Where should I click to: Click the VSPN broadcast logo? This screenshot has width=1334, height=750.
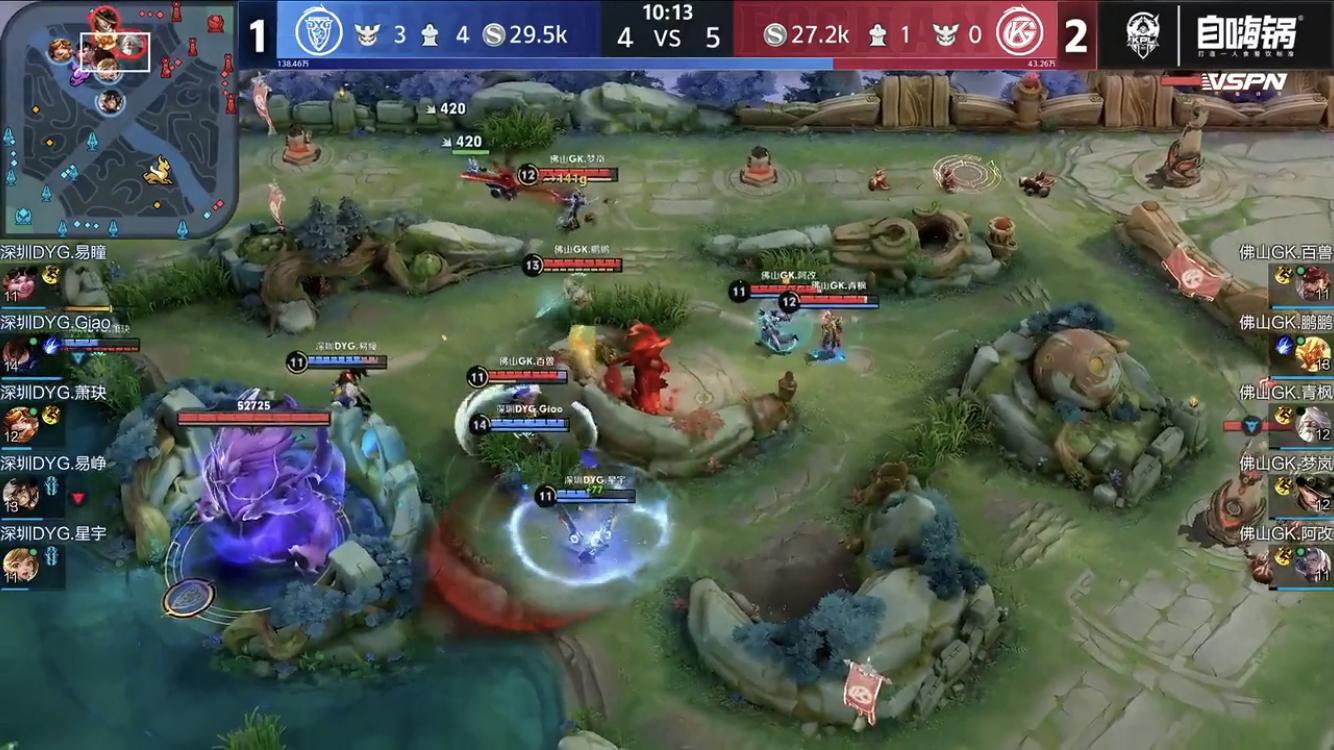[1243, 82]
